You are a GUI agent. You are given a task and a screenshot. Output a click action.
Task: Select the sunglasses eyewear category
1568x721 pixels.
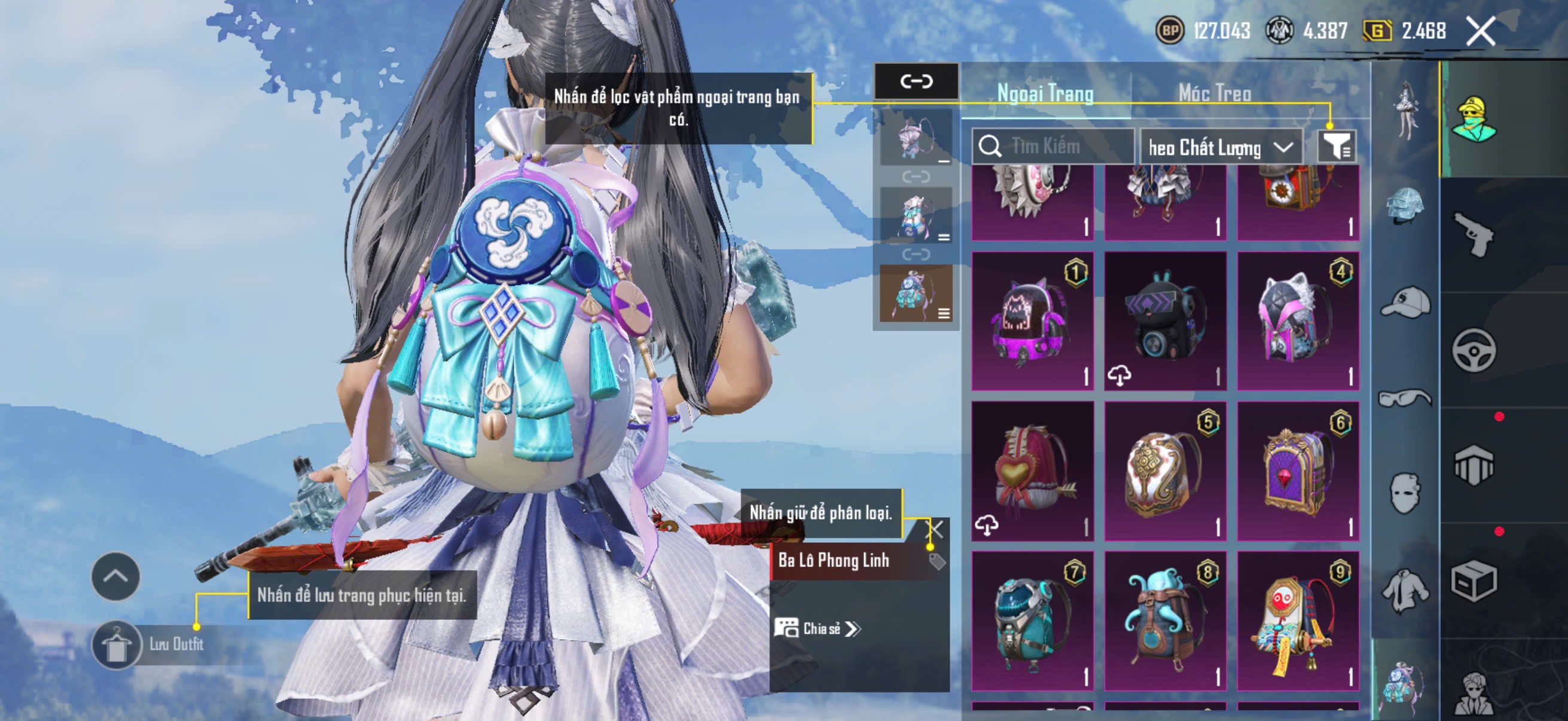pos(1405,399)
